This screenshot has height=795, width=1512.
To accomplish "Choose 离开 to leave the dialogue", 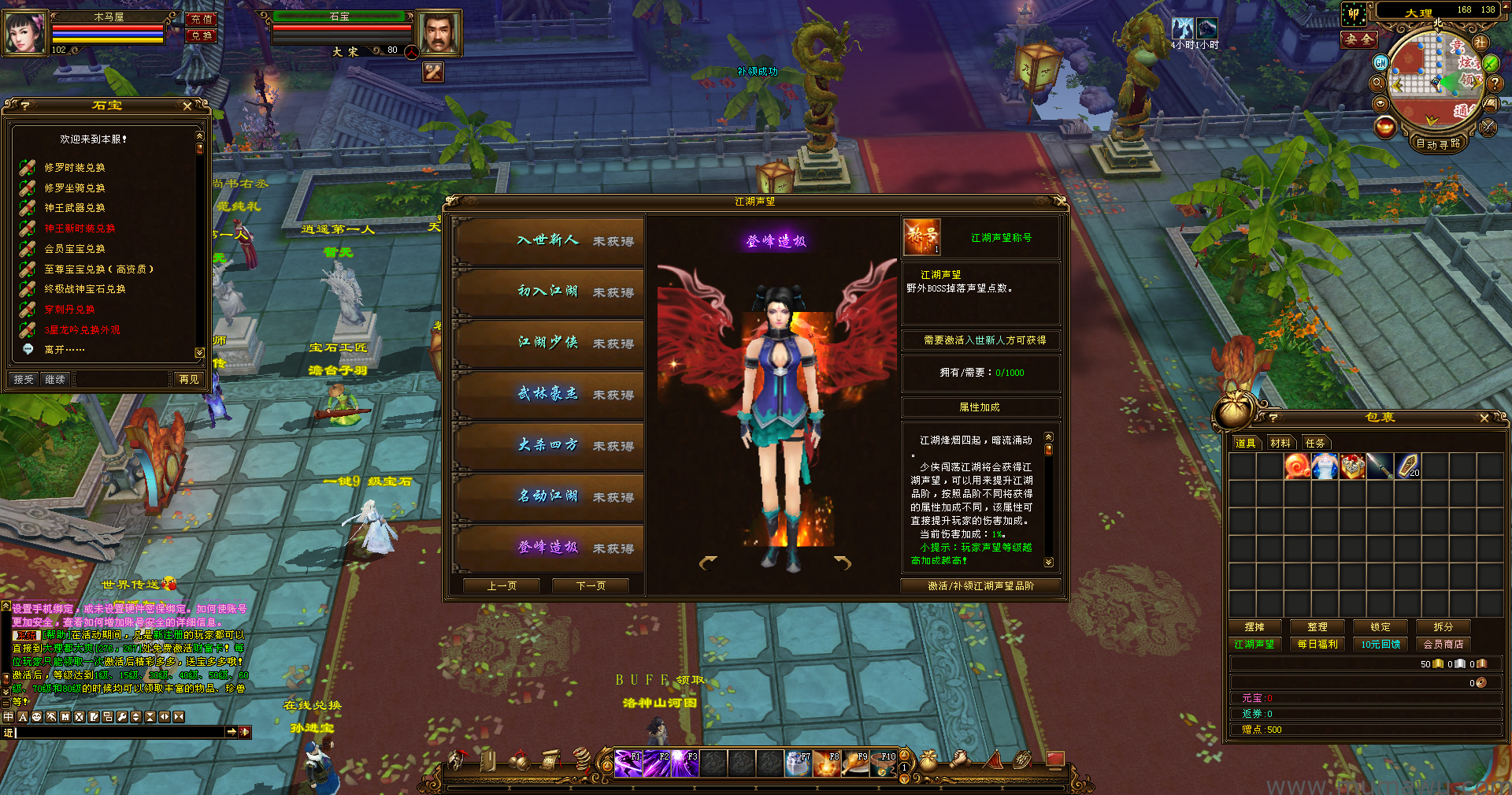I will tap(63, 350).
